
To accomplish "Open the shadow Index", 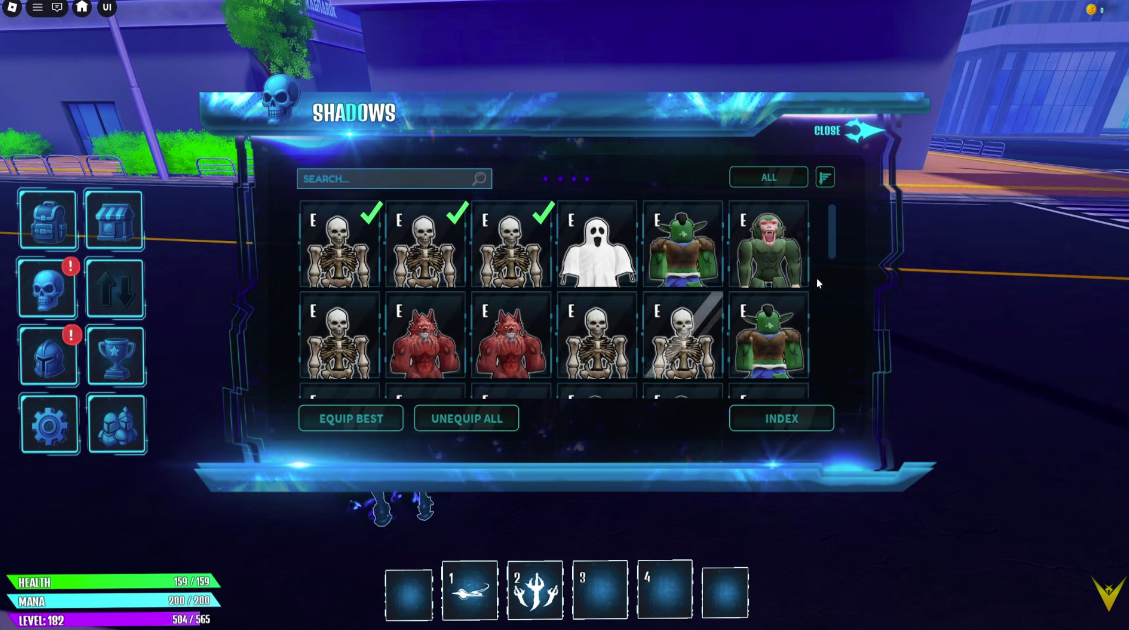I will coord(781,419).
